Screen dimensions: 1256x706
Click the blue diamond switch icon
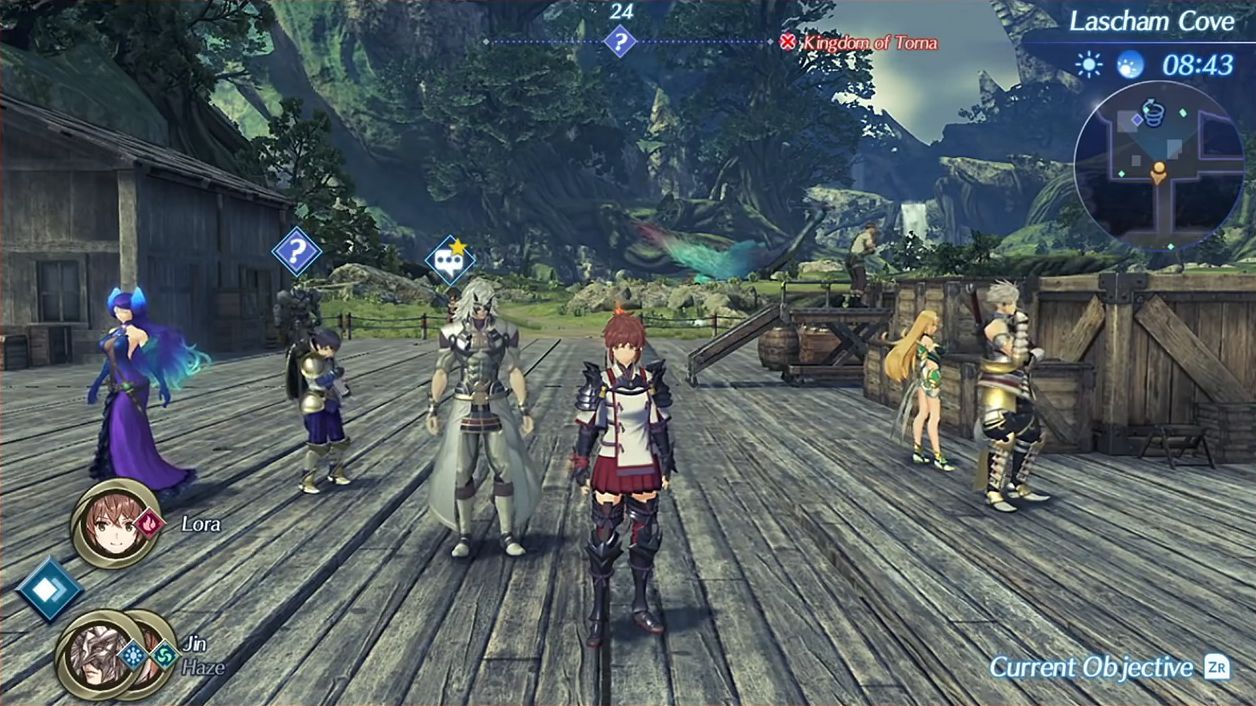pos(50,589)
